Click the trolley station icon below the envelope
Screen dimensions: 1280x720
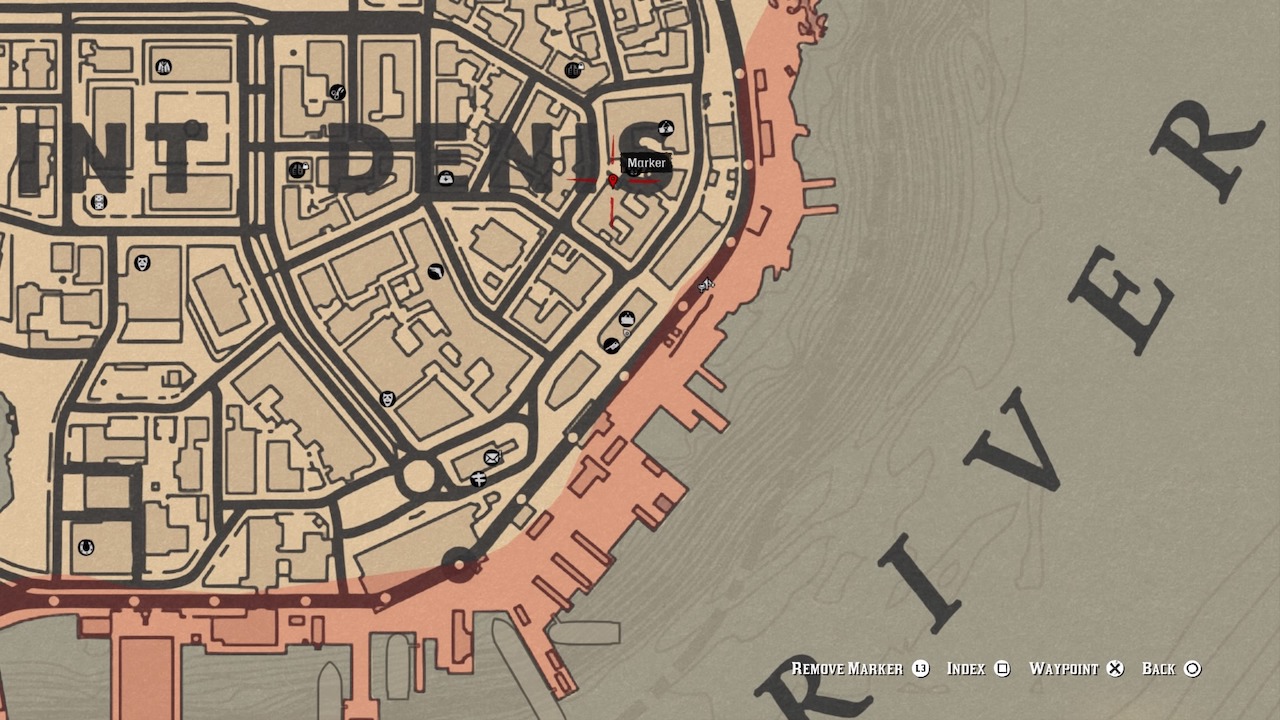[479, 478]
